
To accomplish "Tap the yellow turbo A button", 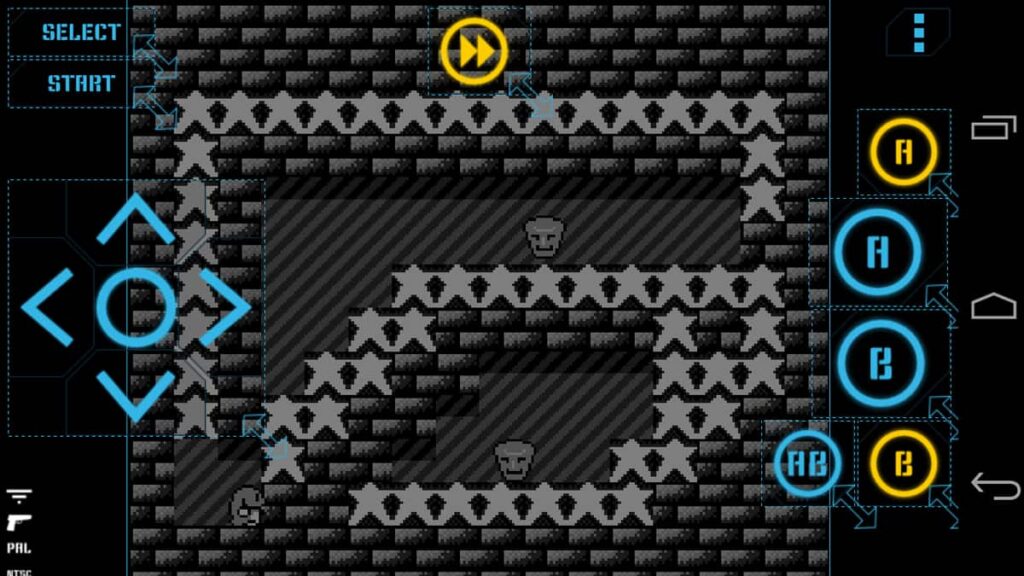I will click(903, 153).
